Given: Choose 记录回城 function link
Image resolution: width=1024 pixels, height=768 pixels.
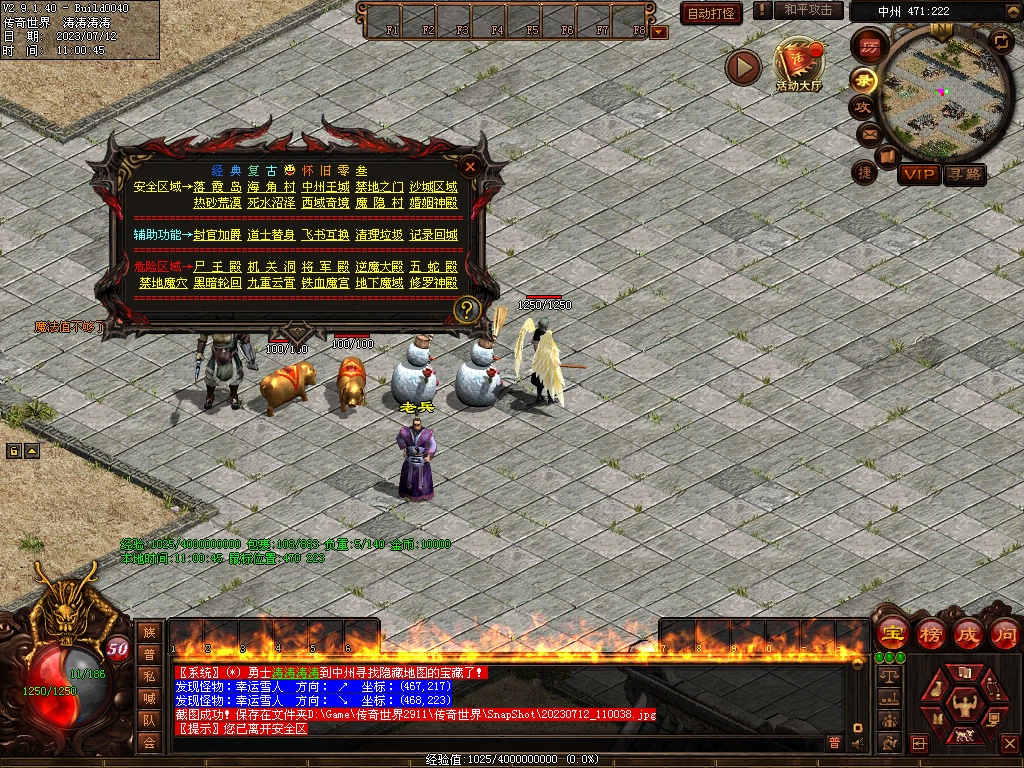Looking at the screenshot, I should 433,235.
